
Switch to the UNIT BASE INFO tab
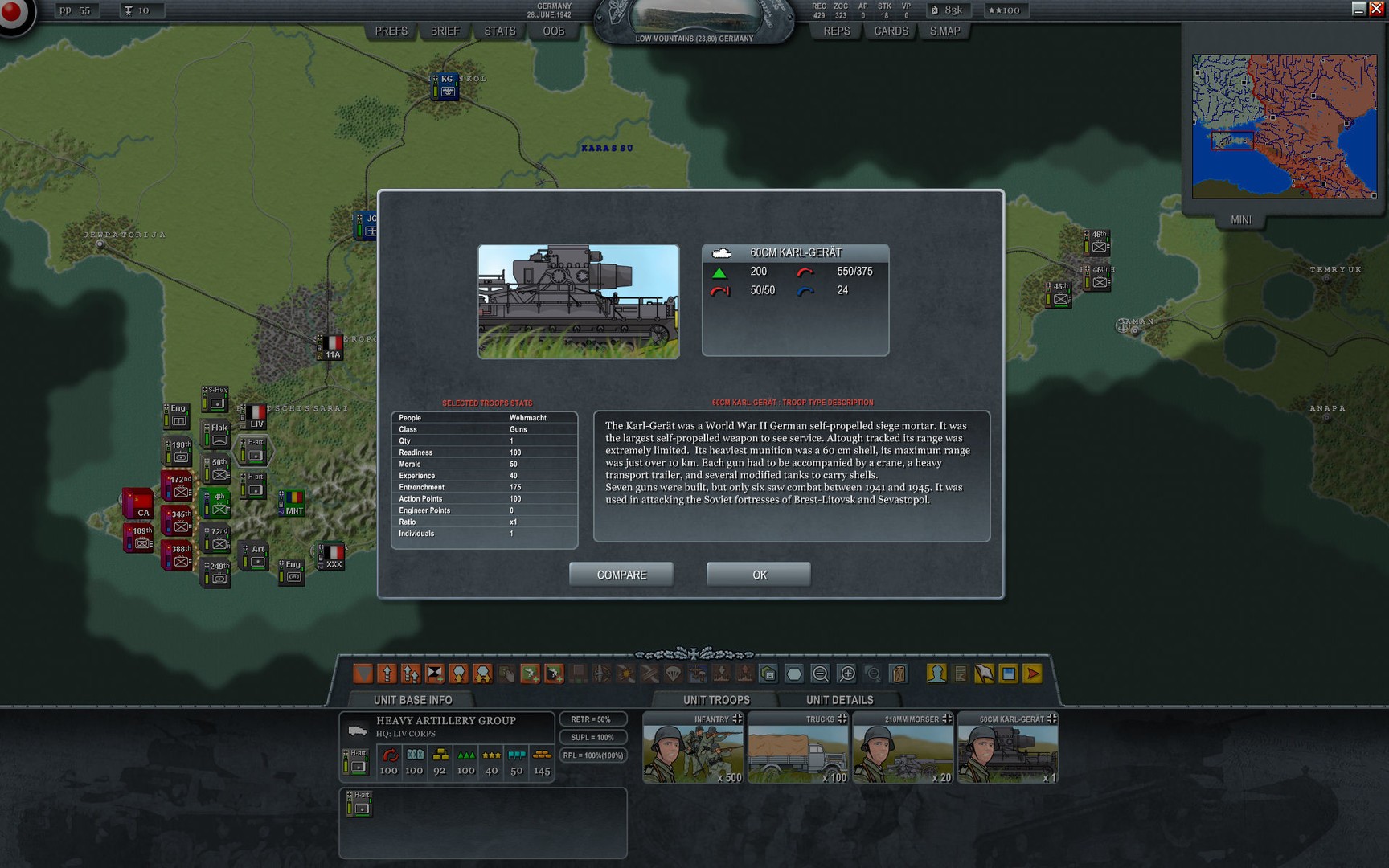tap(412, 700)
